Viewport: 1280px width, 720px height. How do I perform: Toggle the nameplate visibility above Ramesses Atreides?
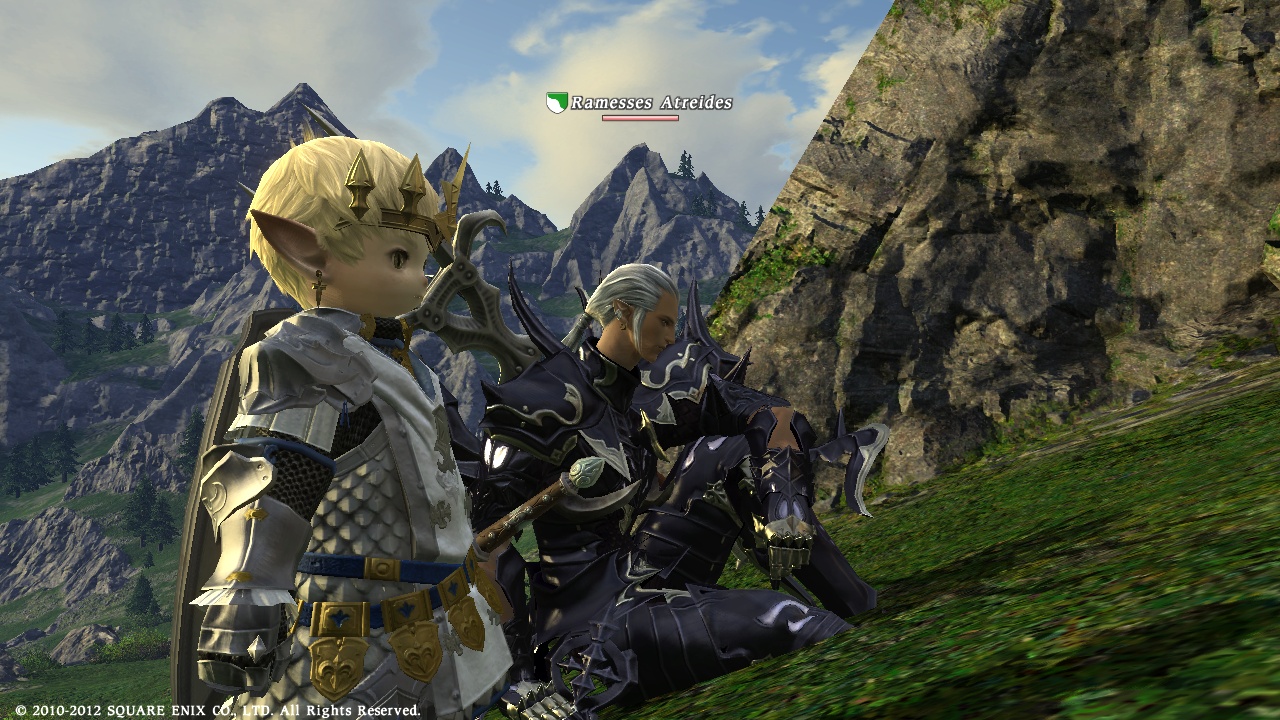click(650, 100)
